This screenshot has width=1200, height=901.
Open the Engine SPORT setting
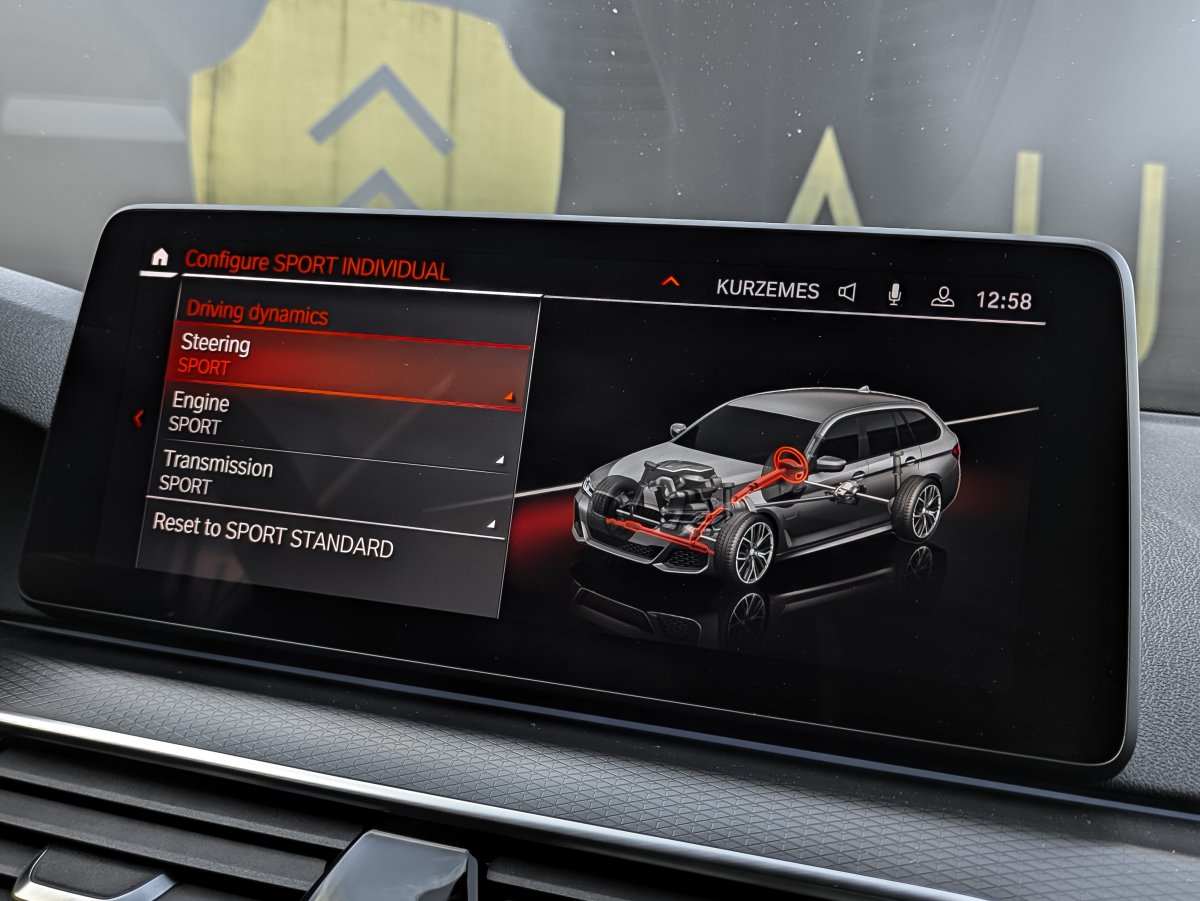point(335,415)
